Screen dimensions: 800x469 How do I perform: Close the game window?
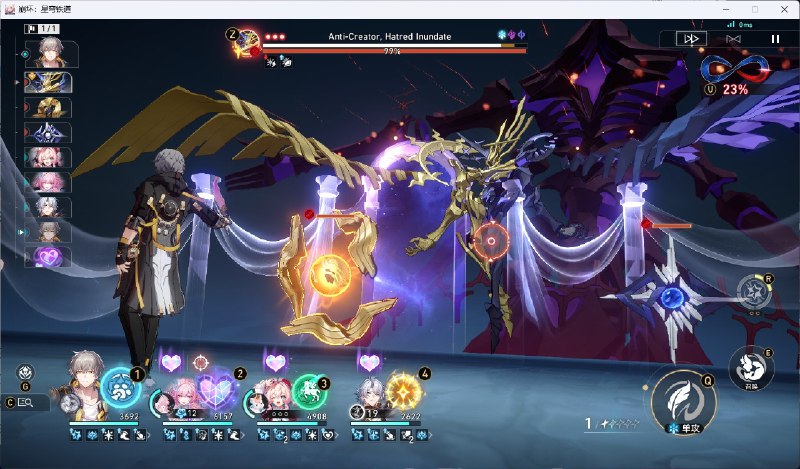point(783,9)
